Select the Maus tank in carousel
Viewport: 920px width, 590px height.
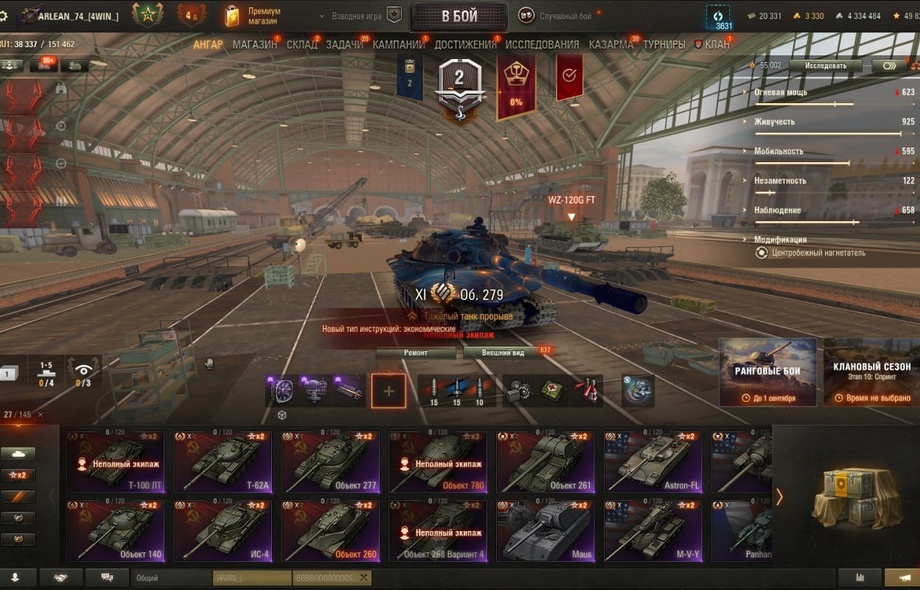coord(546,530)
